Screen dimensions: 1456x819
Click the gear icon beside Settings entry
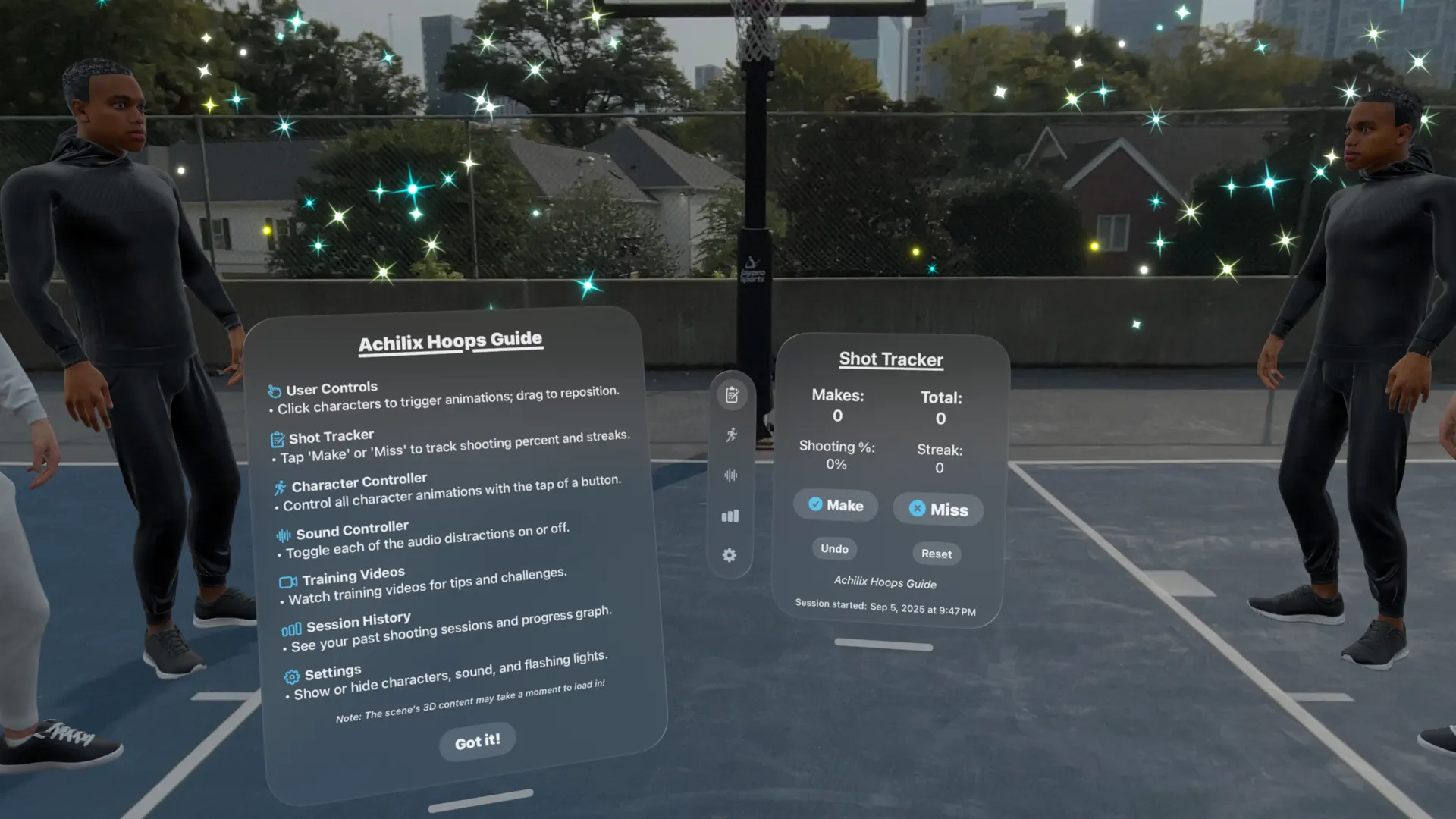pyautogui.click(x=291, y=674)
